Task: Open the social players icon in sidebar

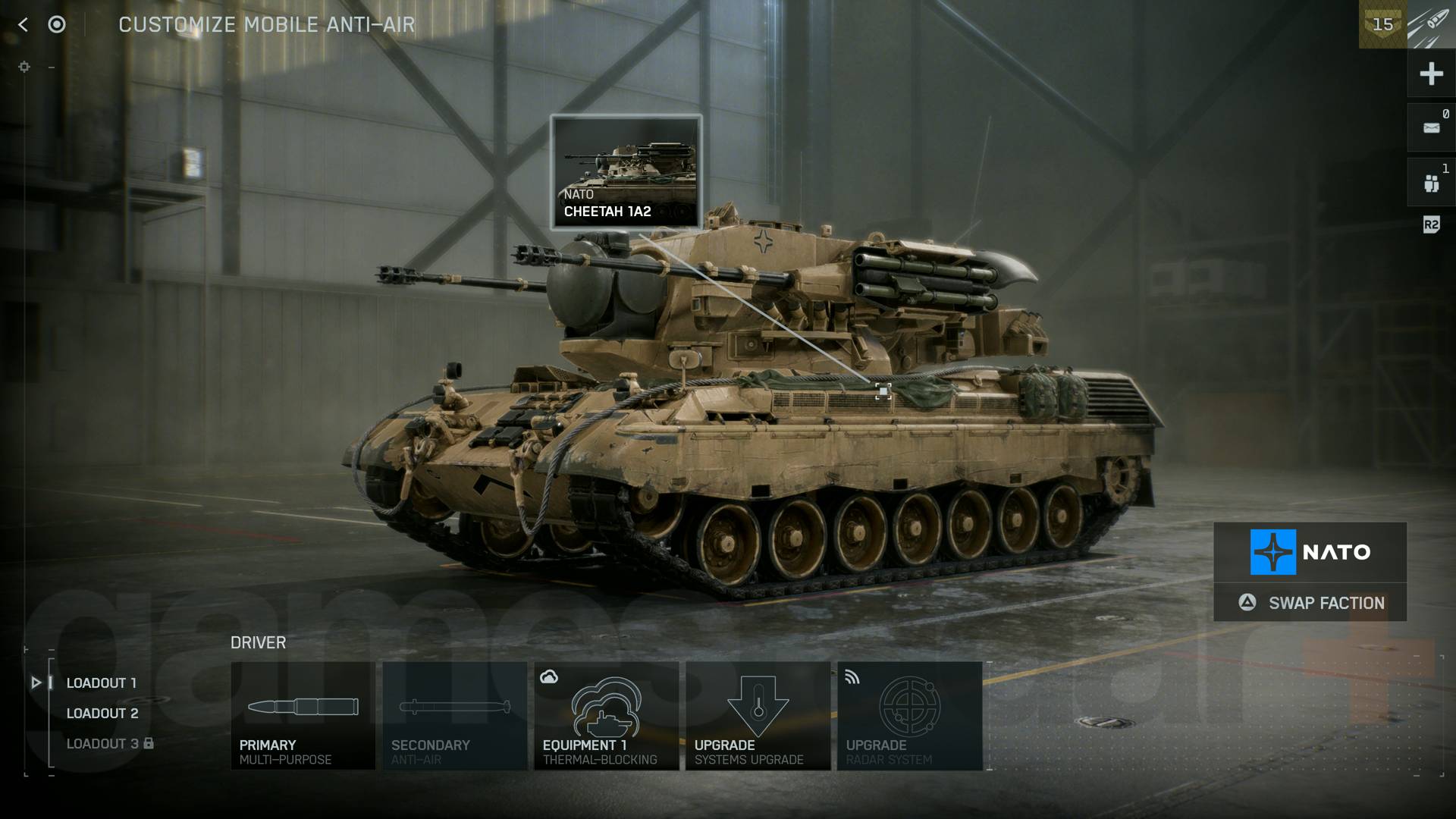Action: click(x=1432, y=182)
